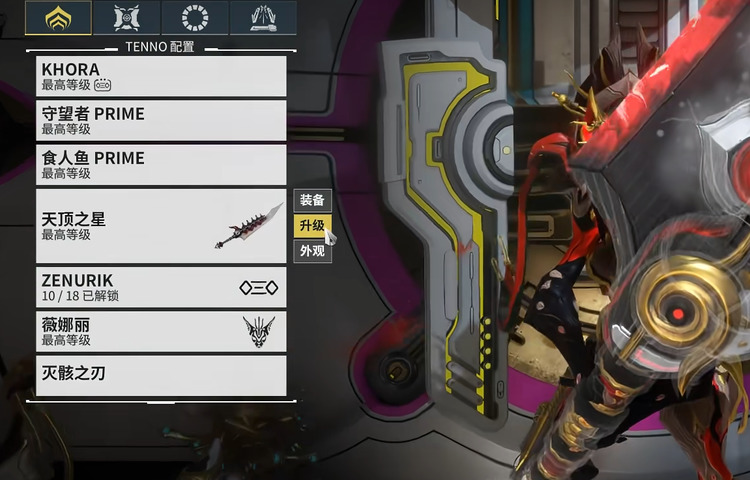Switch to the Tenno loadout tab
Screen dimensions: 750x480
pos(58,18)
